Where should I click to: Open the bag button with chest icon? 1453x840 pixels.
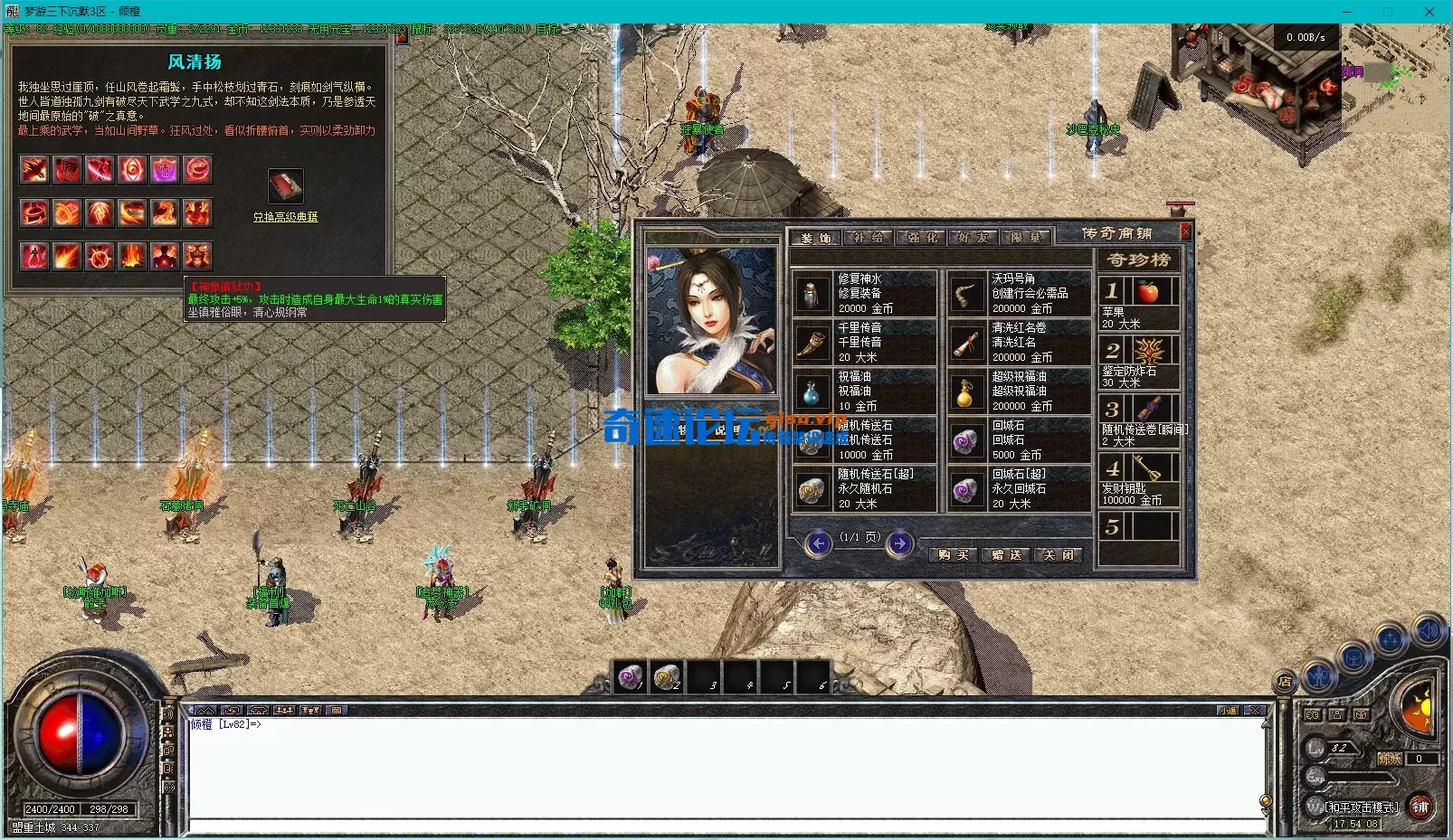pos(1353,657)
